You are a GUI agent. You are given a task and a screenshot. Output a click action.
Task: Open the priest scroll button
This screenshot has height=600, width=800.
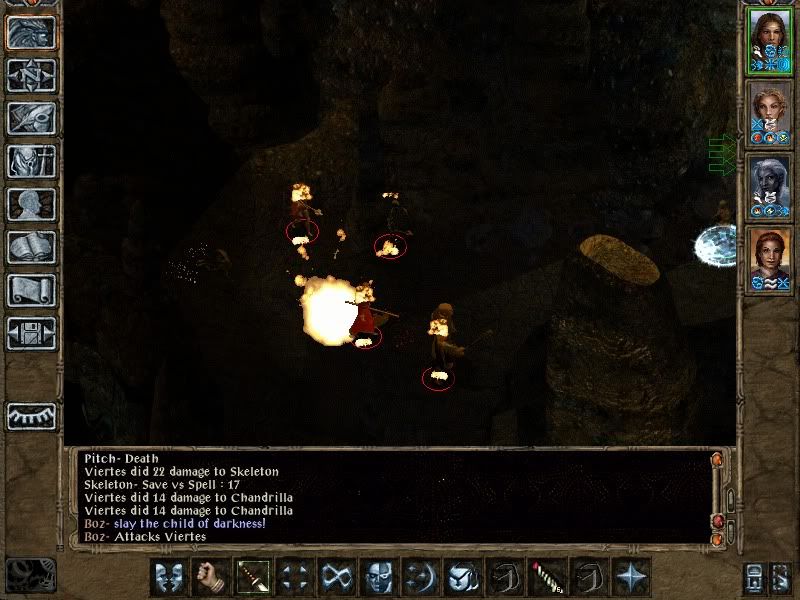31,290
